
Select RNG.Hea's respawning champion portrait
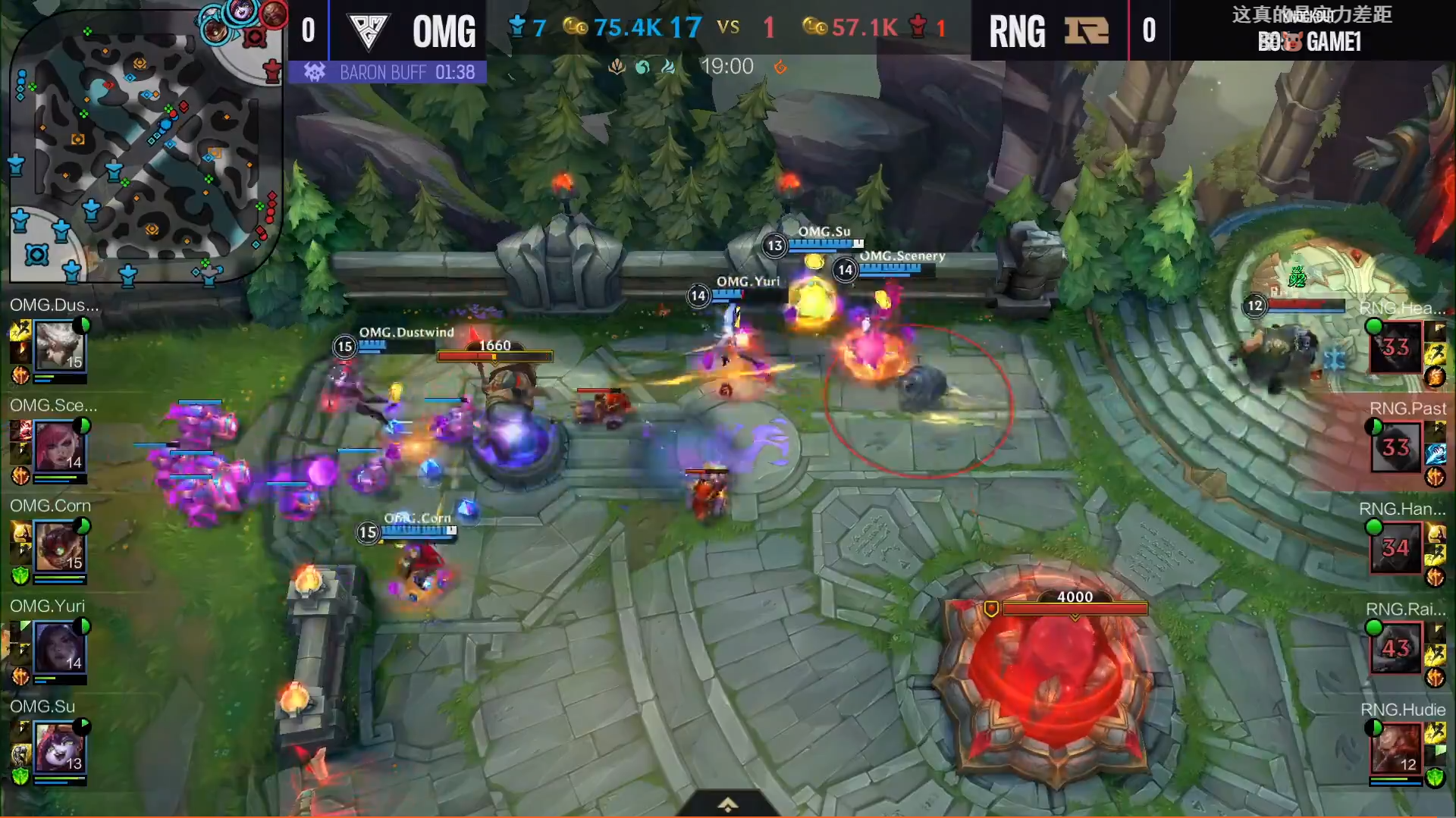pyautogui.click(x=1395, y=347)
